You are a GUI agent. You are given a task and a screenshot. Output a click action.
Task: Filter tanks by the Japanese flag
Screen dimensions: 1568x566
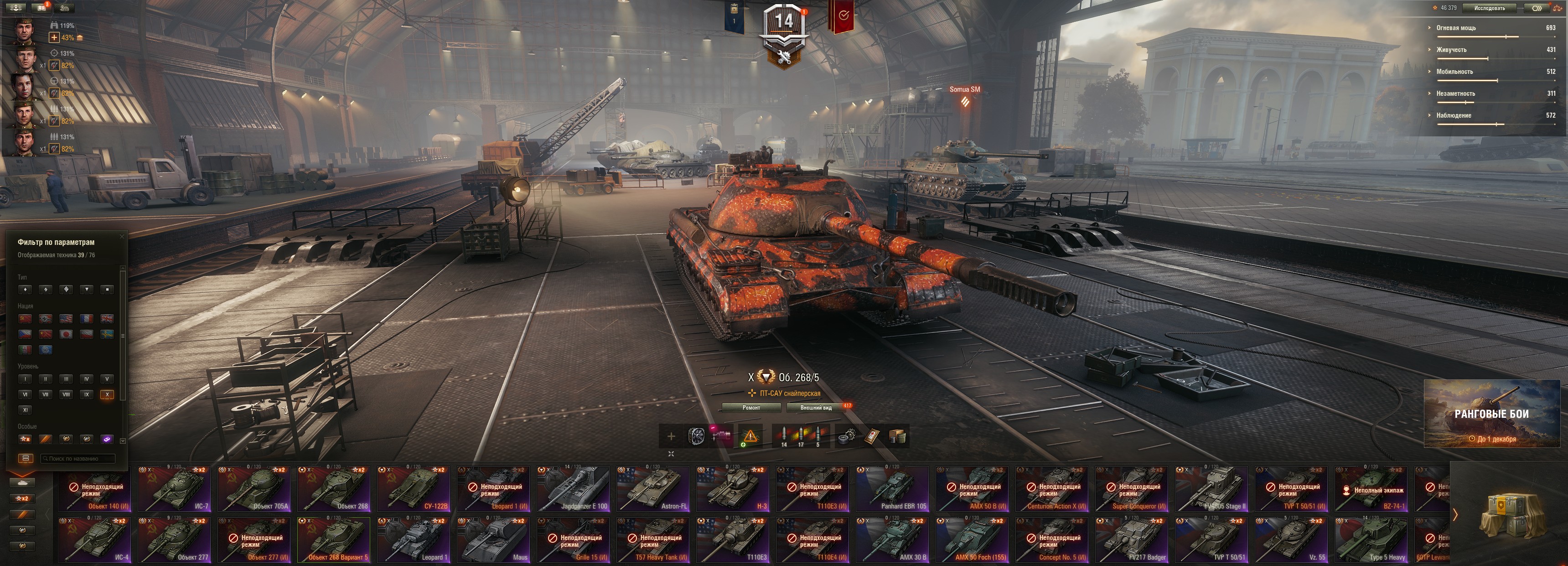[x=66, y=334]
